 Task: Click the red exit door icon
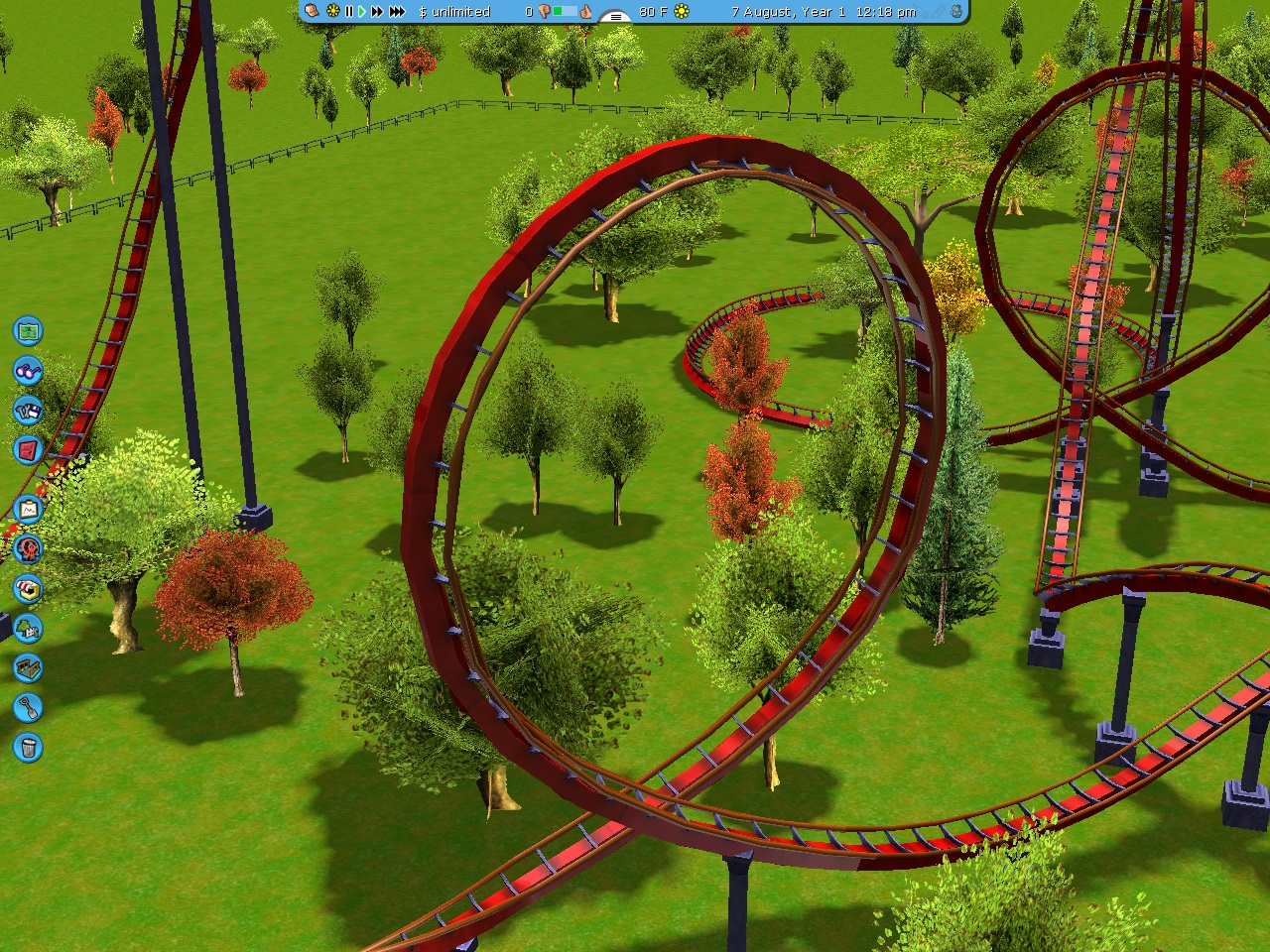(28, 450)
